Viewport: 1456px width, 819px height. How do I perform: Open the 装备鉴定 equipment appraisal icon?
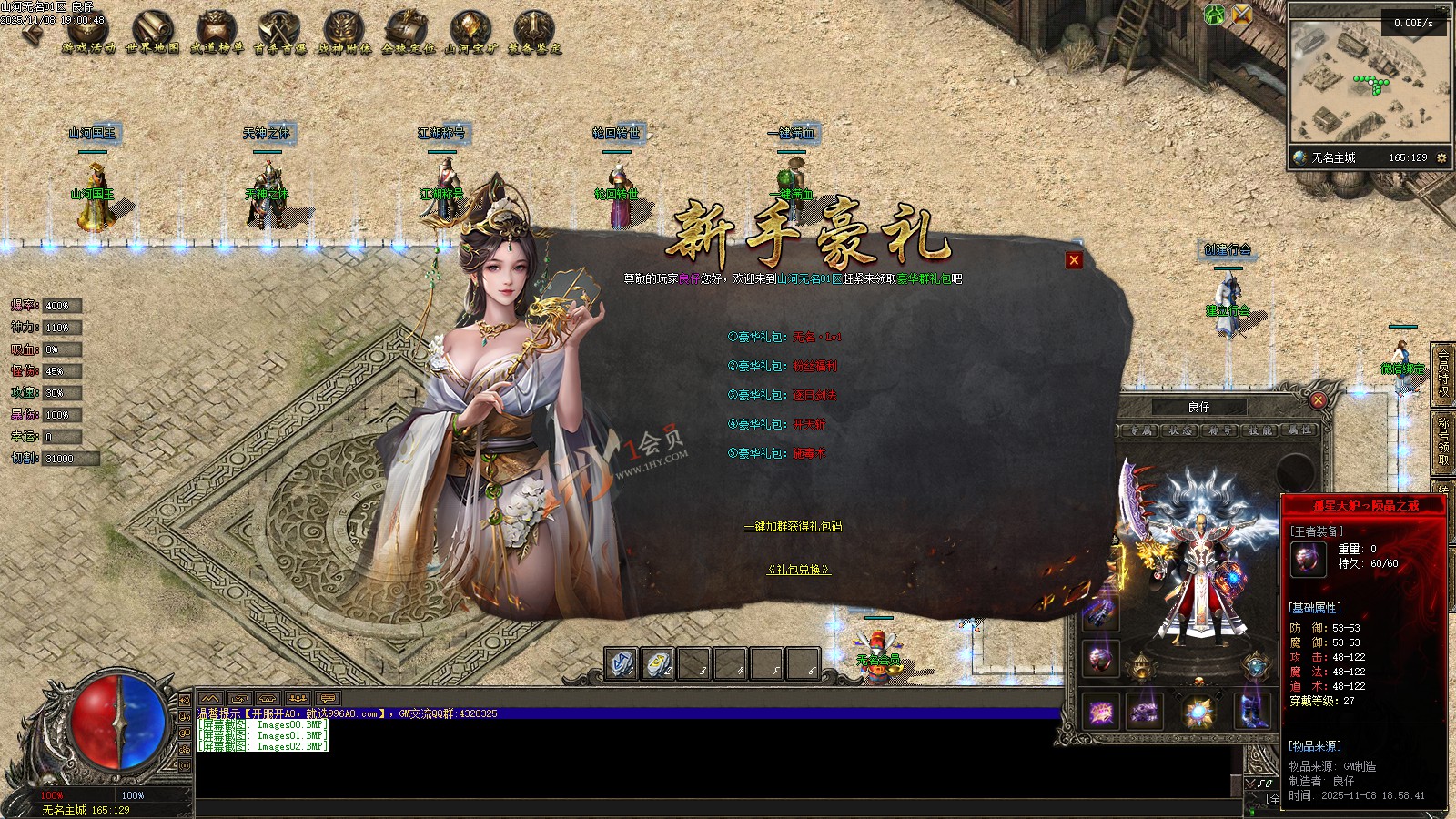pos(534,32)
